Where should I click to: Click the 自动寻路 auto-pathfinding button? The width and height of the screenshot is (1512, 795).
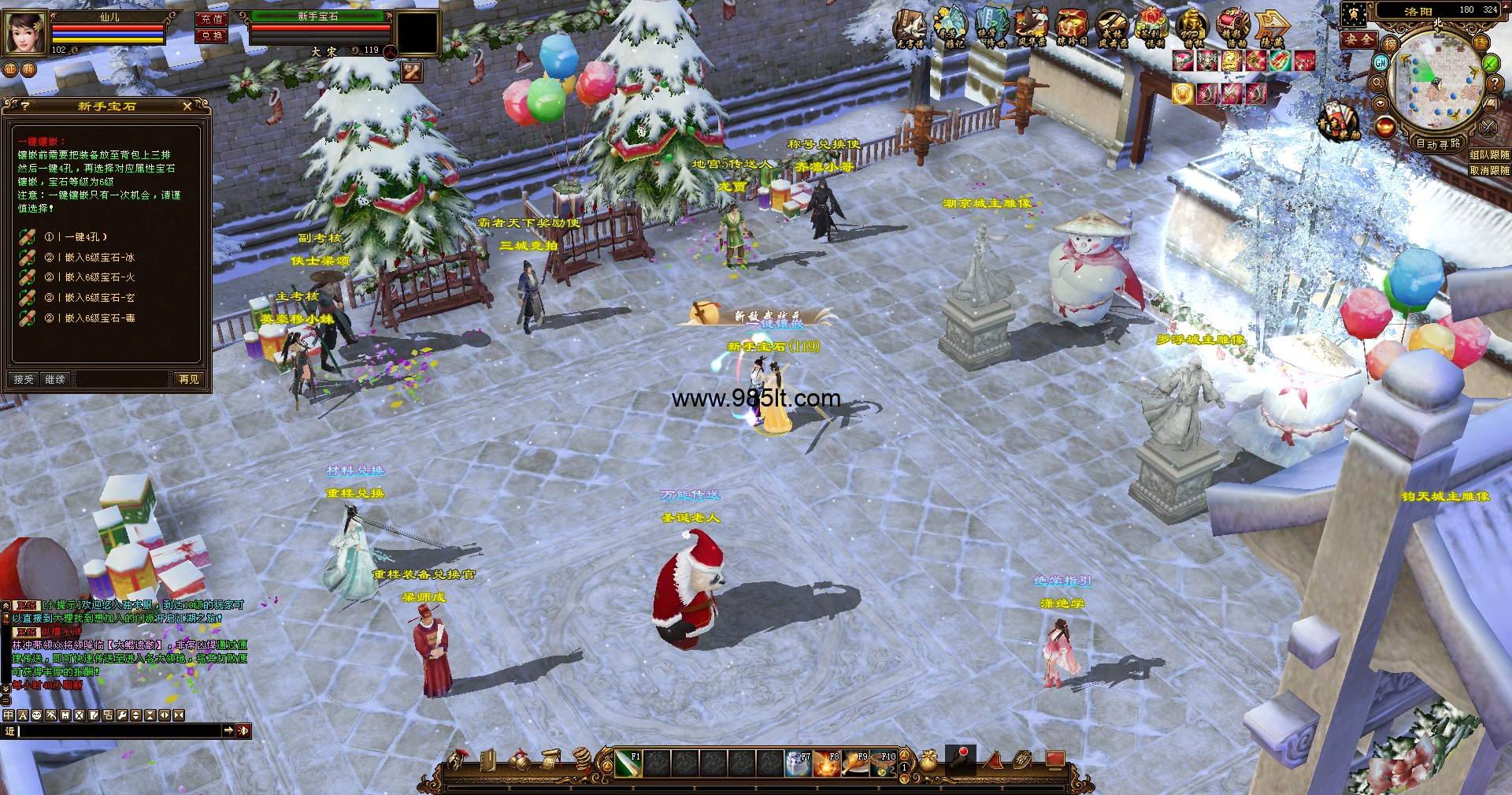coord(1438,143)
